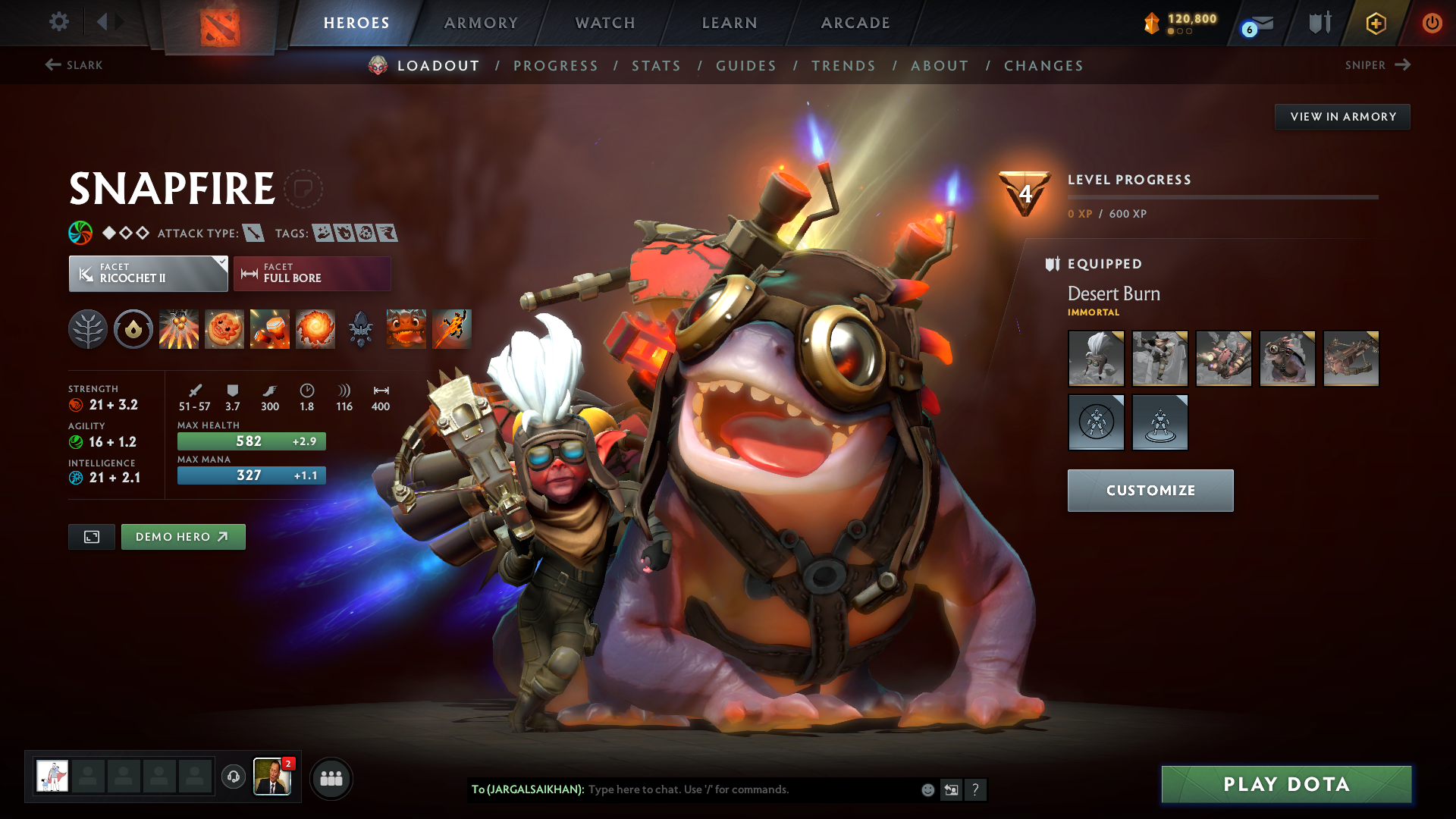
Task: Open the Customize loadout button
Action: click(x=1150, y=491)
